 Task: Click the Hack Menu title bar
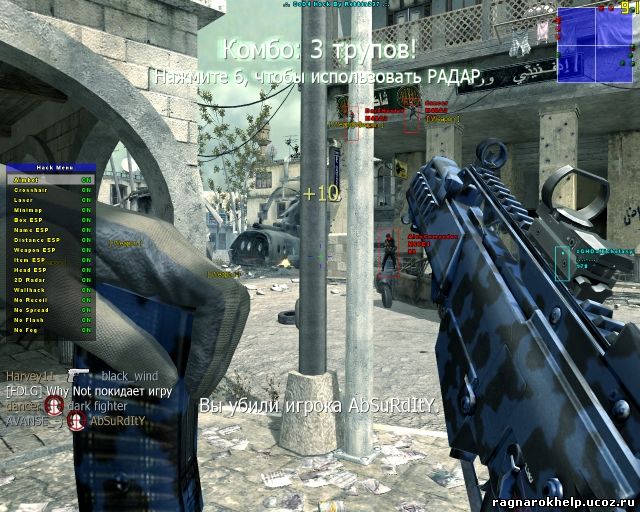pos(50,169)
